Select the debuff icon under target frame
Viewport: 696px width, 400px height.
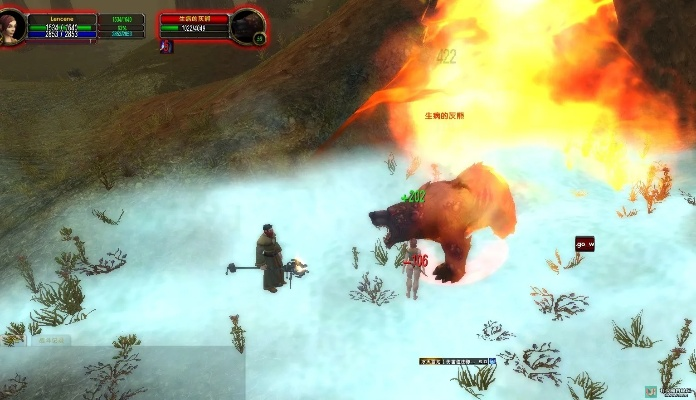tap(166, 46)
